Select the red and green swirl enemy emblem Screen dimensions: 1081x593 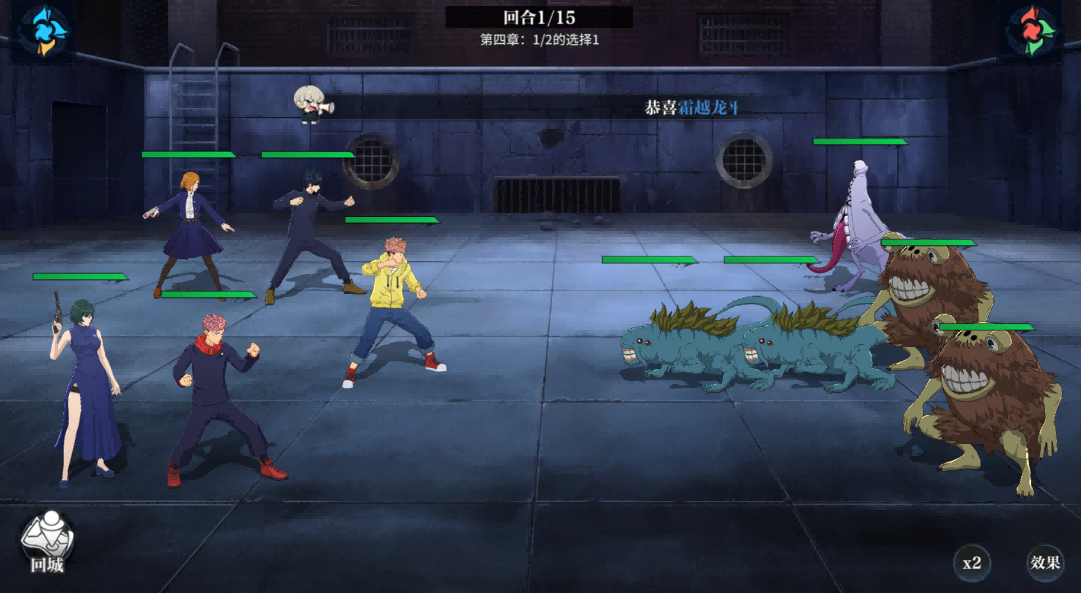point(1035,29)
